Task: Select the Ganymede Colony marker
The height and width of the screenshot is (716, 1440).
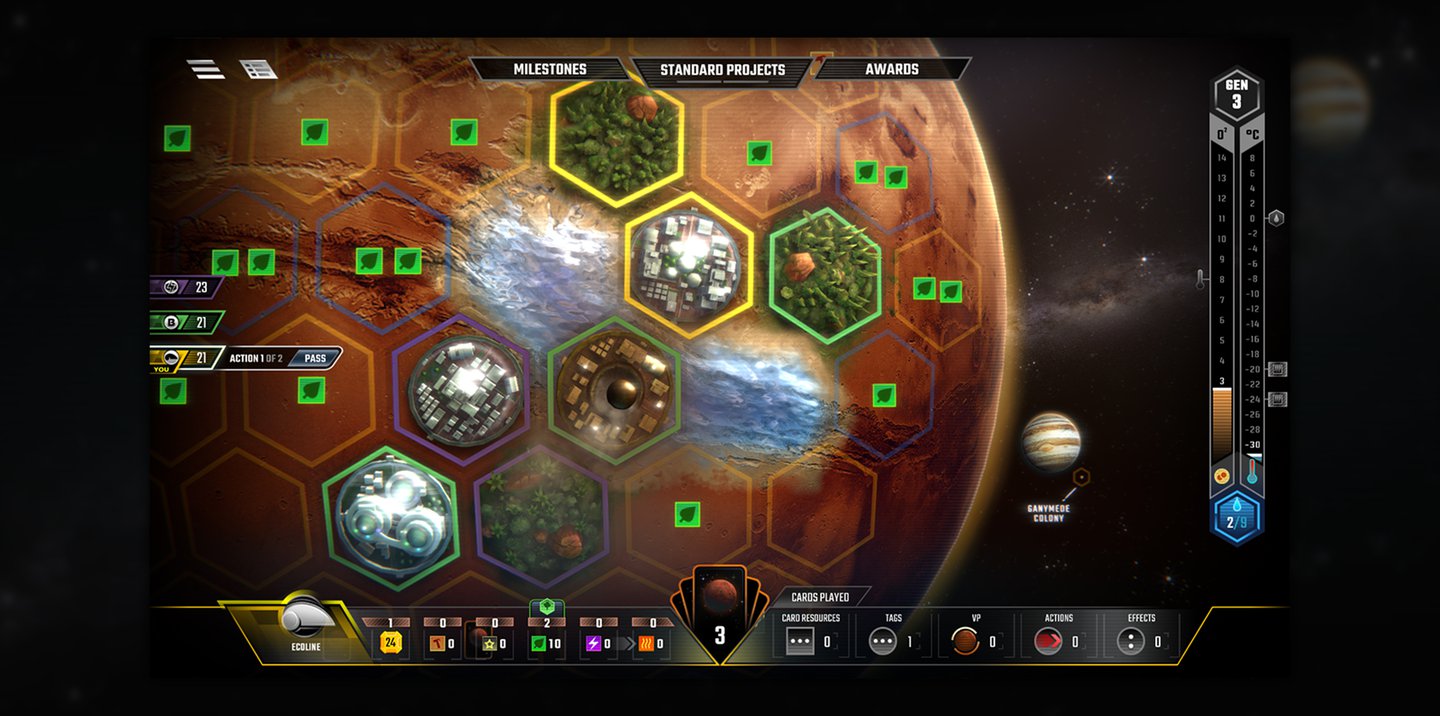Action: tap(1080, 478)
